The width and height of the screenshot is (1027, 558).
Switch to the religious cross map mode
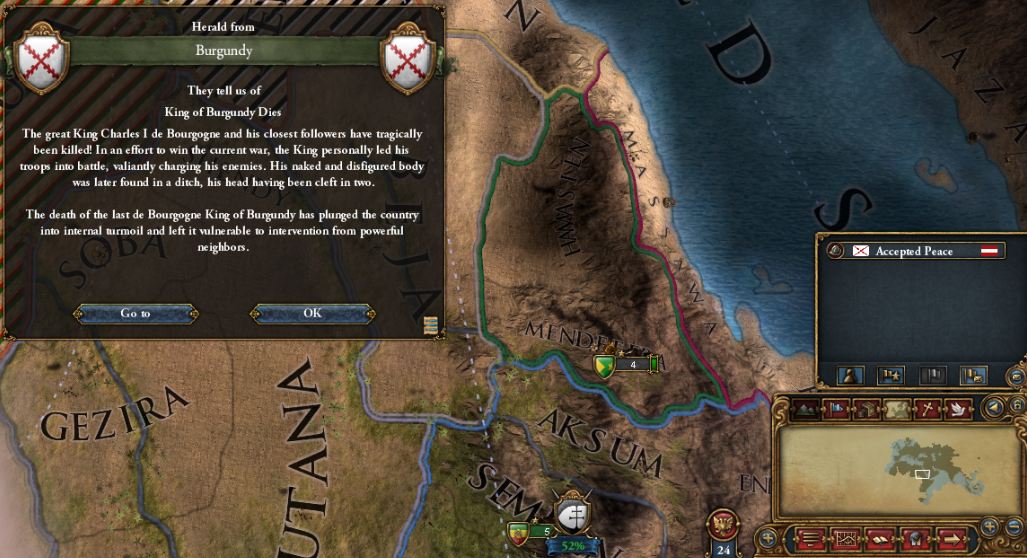(926, 408)
